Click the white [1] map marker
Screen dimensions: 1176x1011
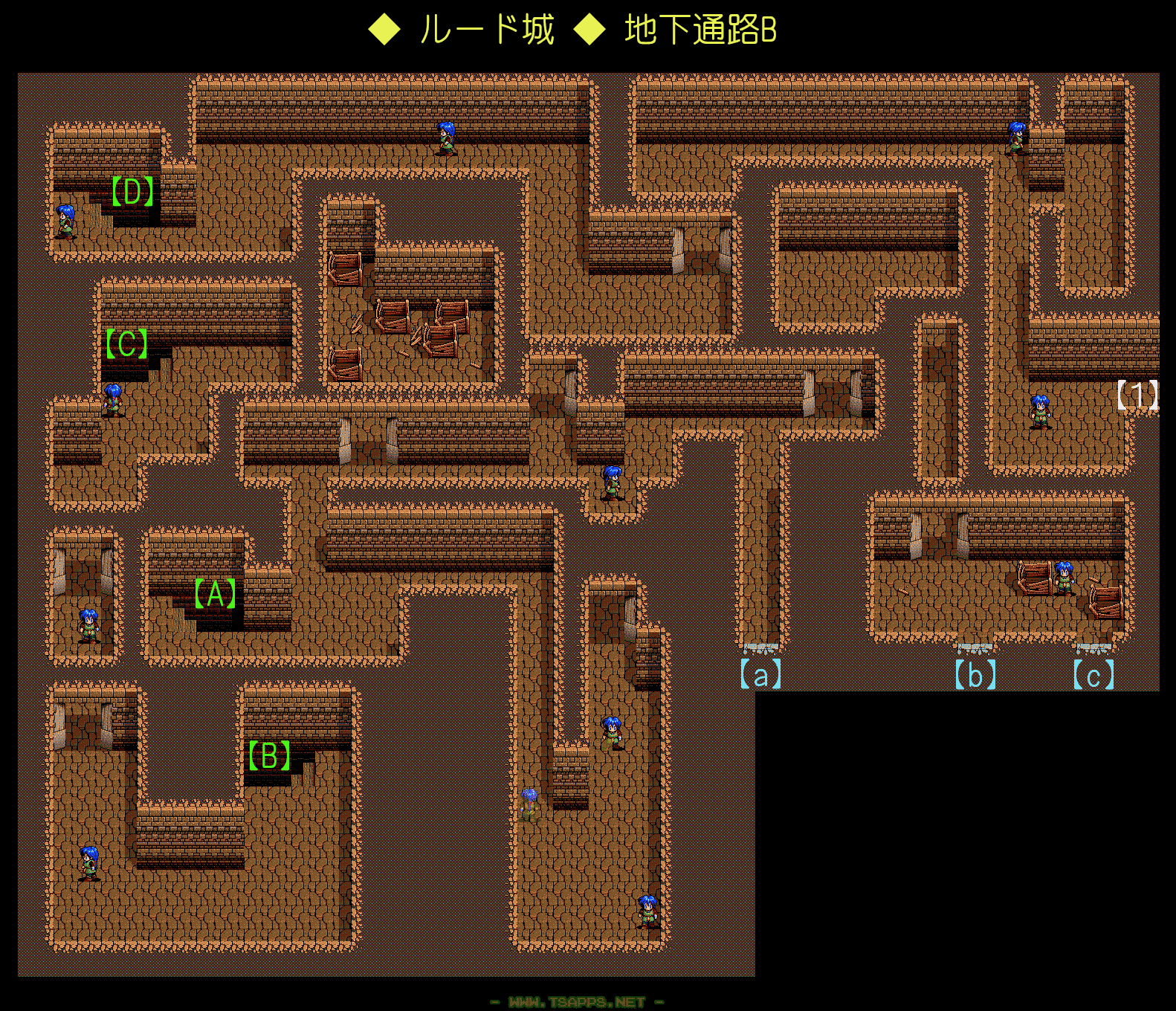click(x=1137, y=395)
